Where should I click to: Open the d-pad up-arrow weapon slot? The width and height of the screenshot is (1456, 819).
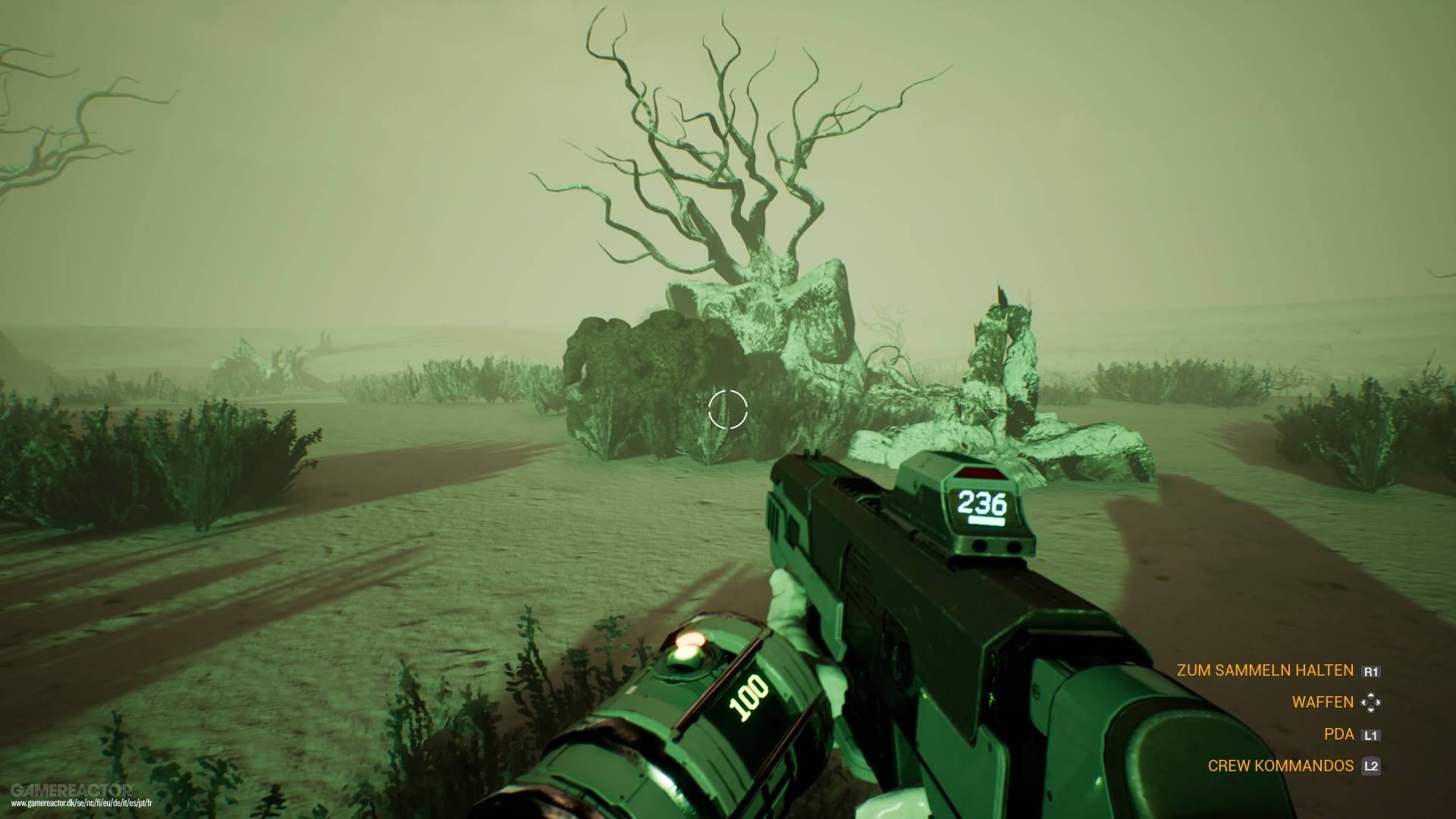click(1371, 695)
